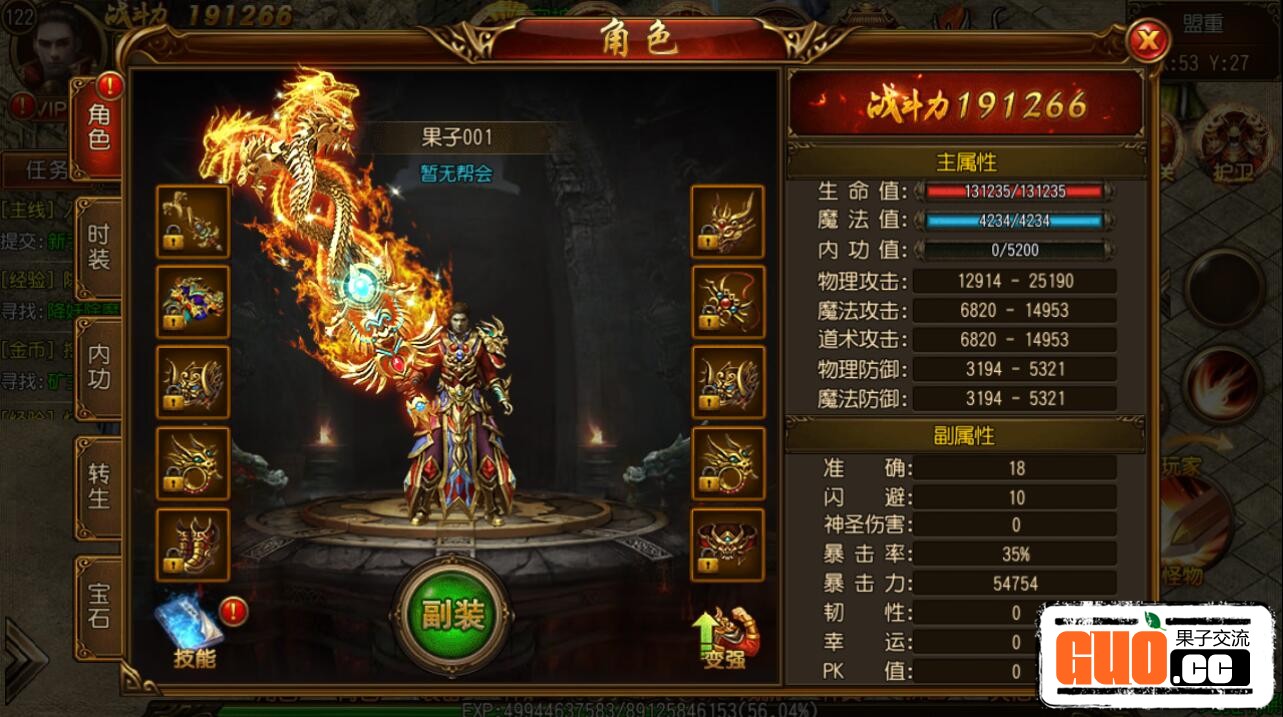1283x717 pixels.
Task: Go to the 宝石 gem tab
Action: tap(99, 604)
